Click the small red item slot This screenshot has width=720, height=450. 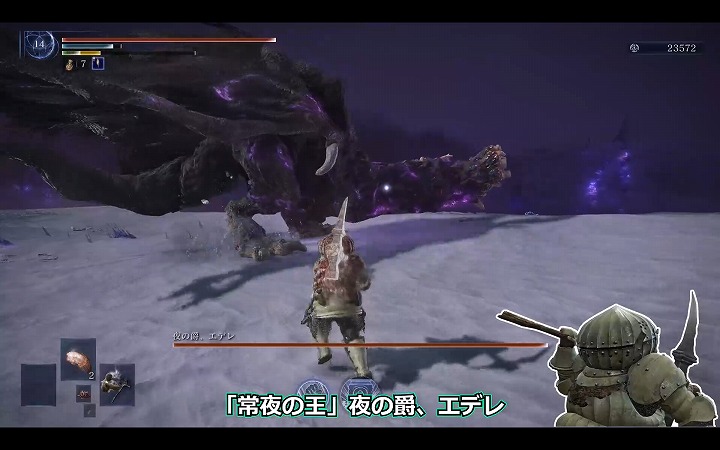pyautogui.click(x=85, y=392)
